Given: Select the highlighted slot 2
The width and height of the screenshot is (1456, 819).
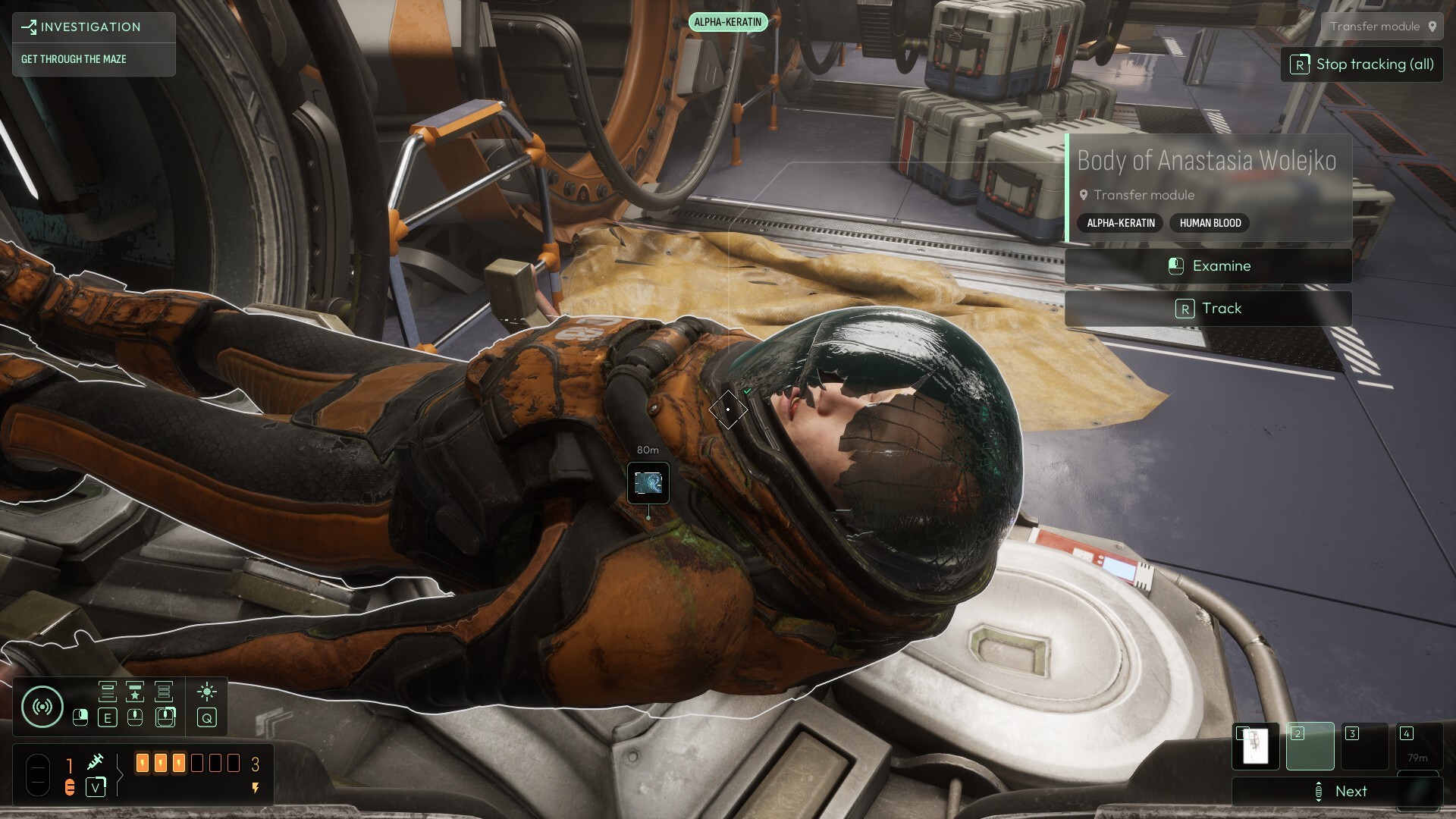Looking at the screenshot, I should (x=1310, y=746).
